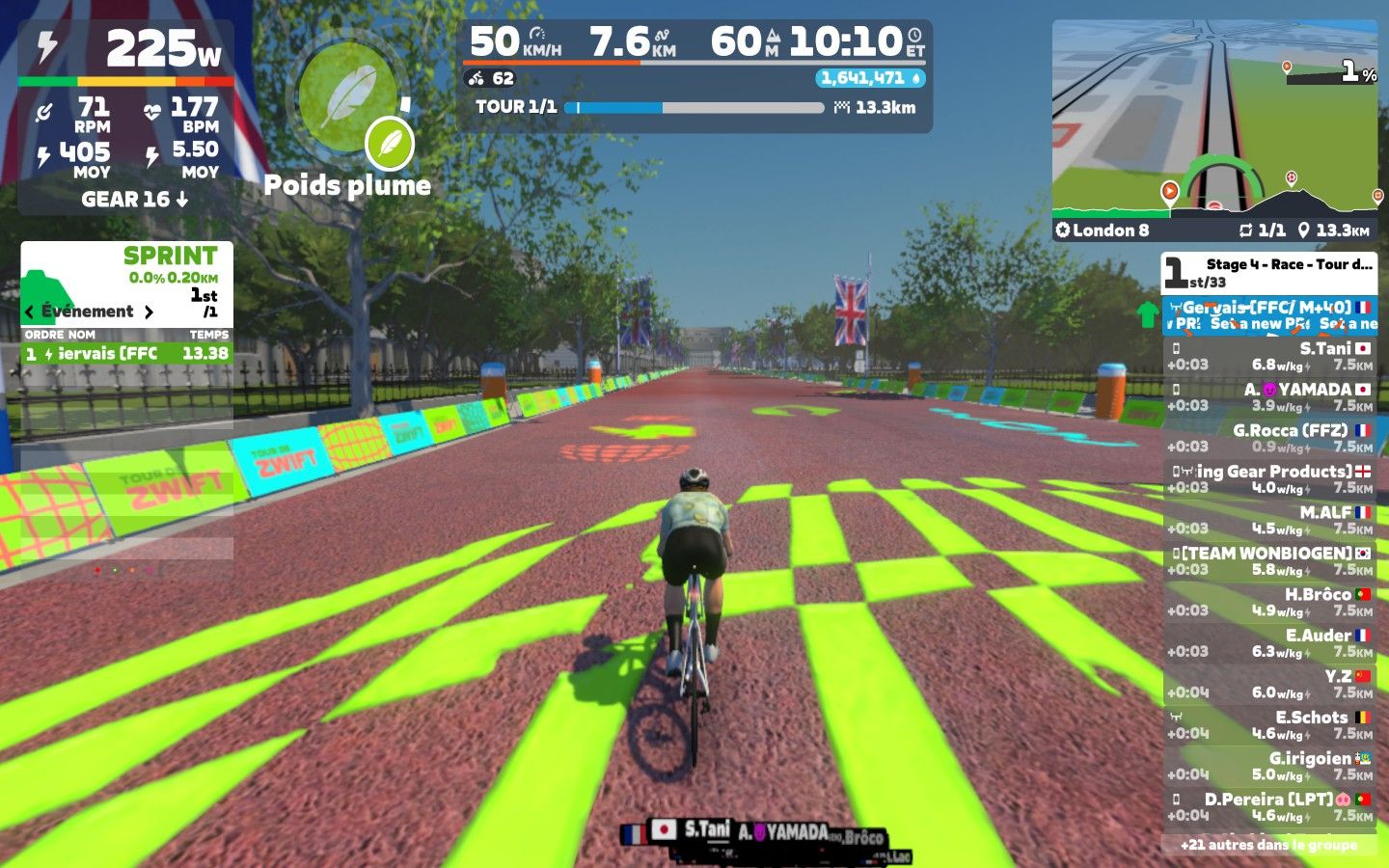Pick the TEAM WONBIOGEN rider row

coord(1269,560)
